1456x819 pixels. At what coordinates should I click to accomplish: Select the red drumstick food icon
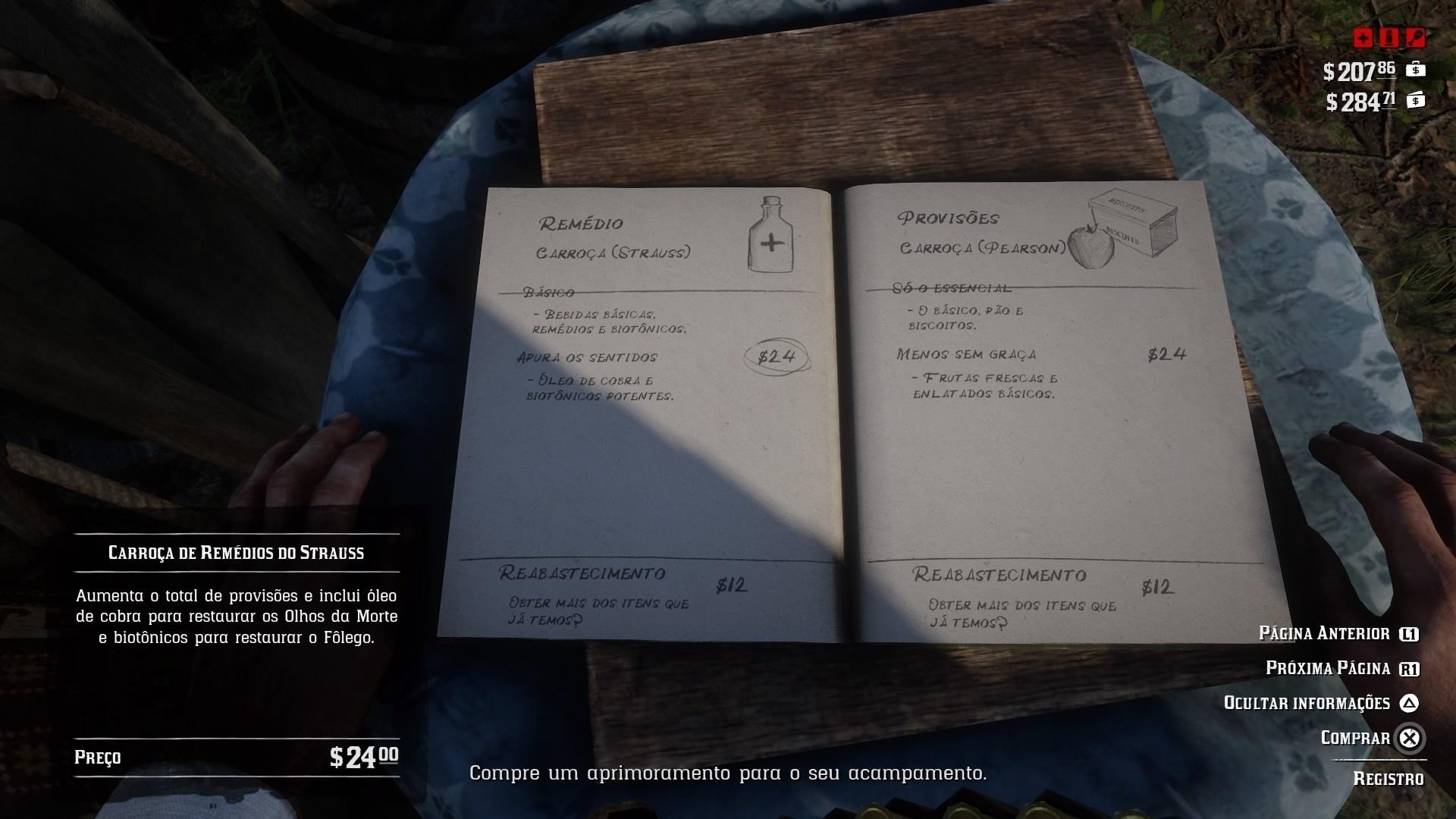click(1415, 36)
